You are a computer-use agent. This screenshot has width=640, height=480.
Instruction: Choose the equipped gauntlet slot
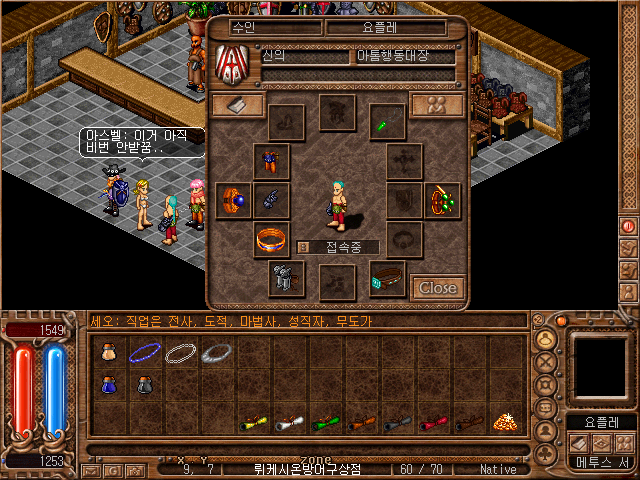pyautogui.click(x=272, y=200)
